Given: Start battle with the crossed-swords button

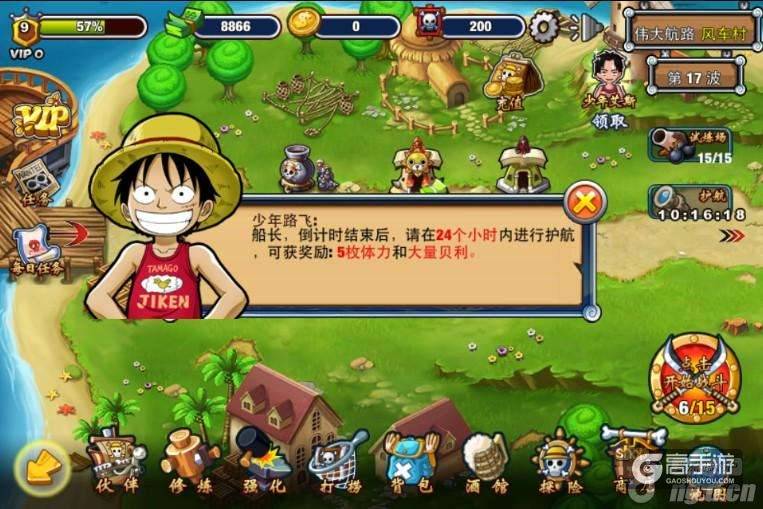Looking at the screenshot, I should (x=696, y=377).
